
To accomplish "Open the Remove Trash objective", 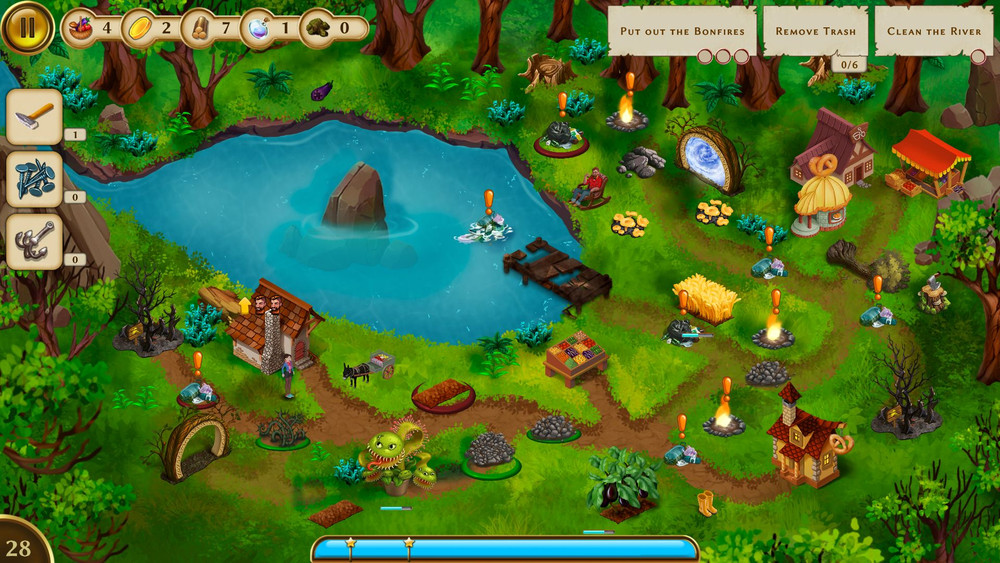I will click(x=815, y=31).
